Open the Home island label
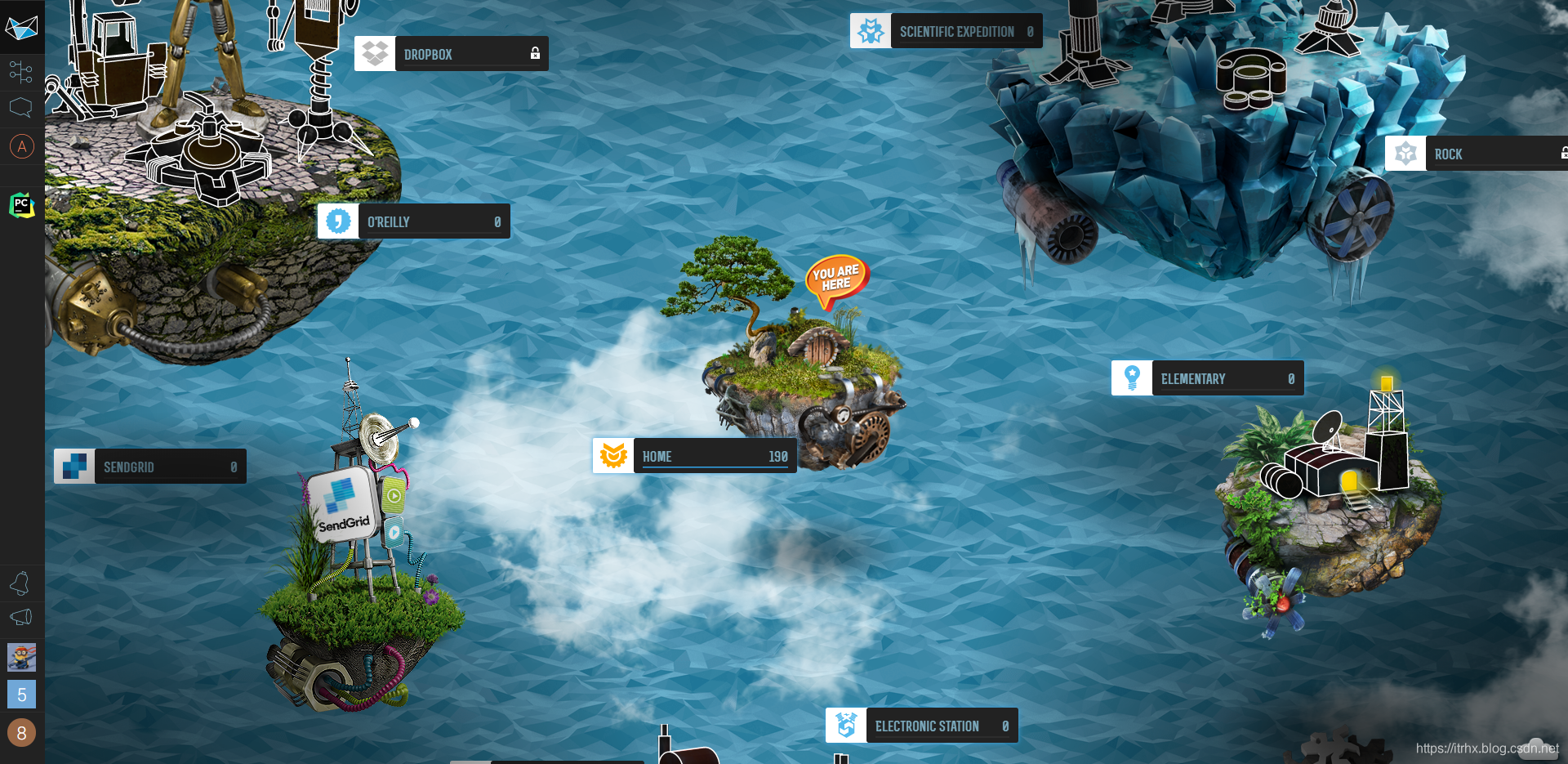The height and width of the screenshot is (764, 1568). [x=694, y=456]
